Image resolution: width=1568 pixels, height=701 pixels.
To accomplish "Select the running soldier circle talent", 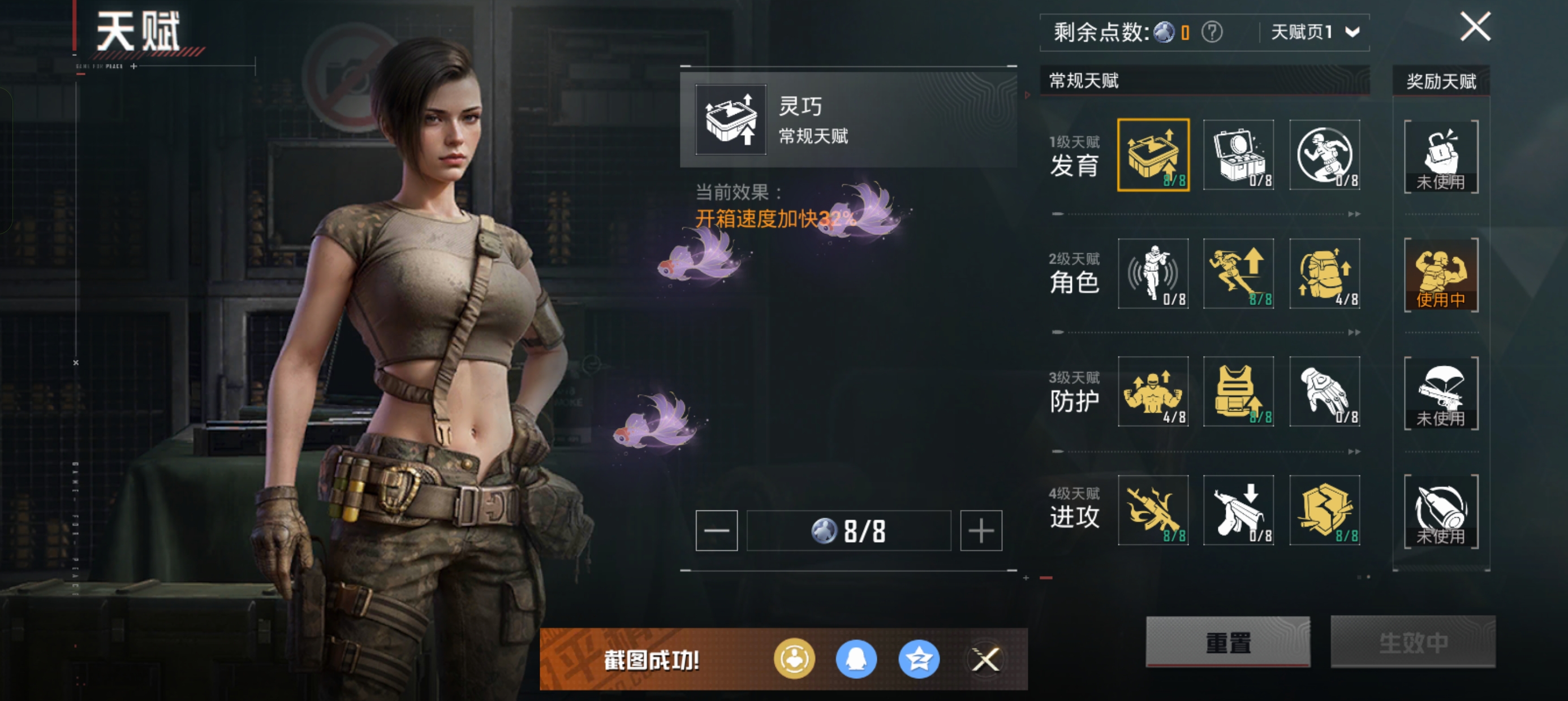I will point(1325,155).
